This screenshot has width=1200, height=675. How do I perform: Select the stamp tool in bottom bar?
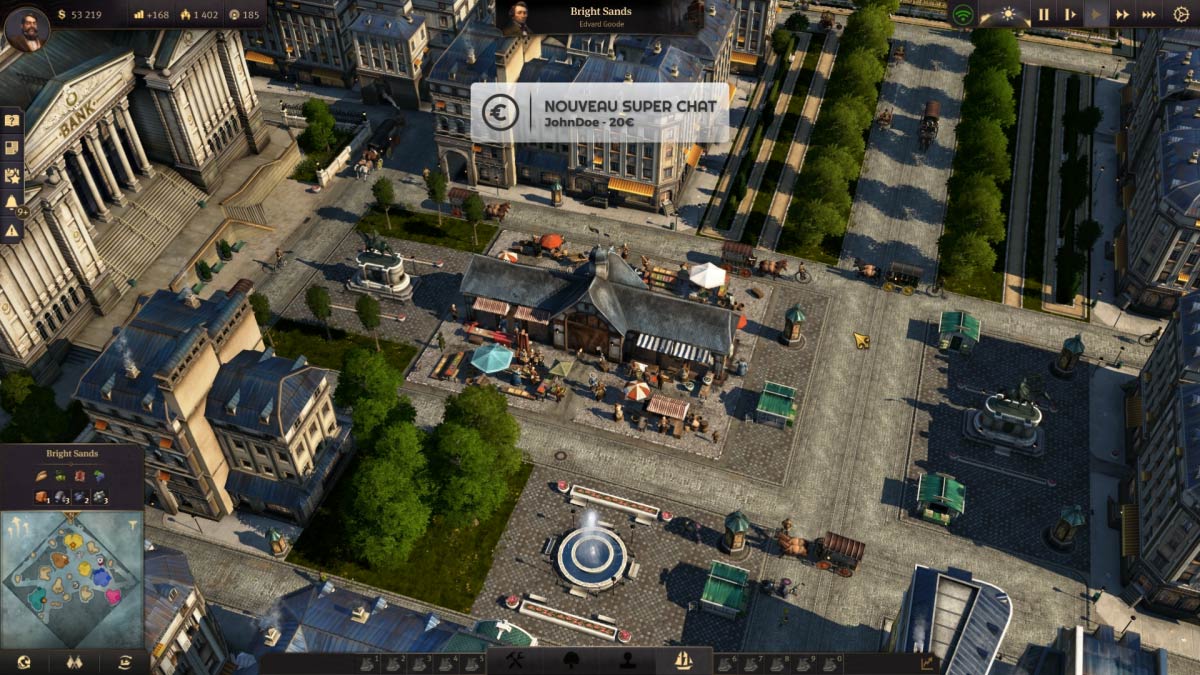point(629,661)
